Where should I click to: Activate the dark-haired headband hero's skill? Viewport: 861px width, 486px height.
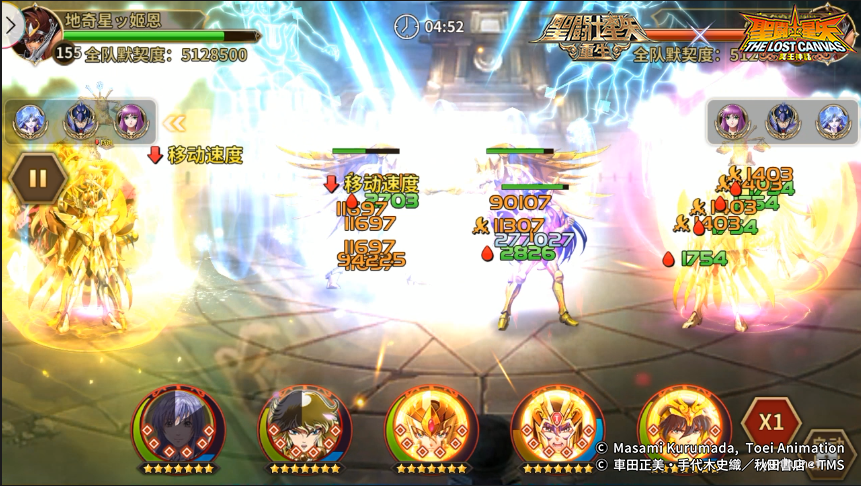(304, 426)
